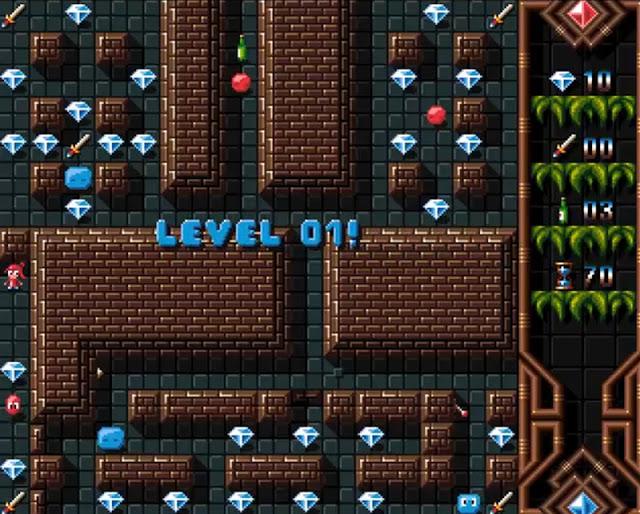Screen dimensions: 640x514
Task: Click the hourglass timer icon
Action: [564, 275]
